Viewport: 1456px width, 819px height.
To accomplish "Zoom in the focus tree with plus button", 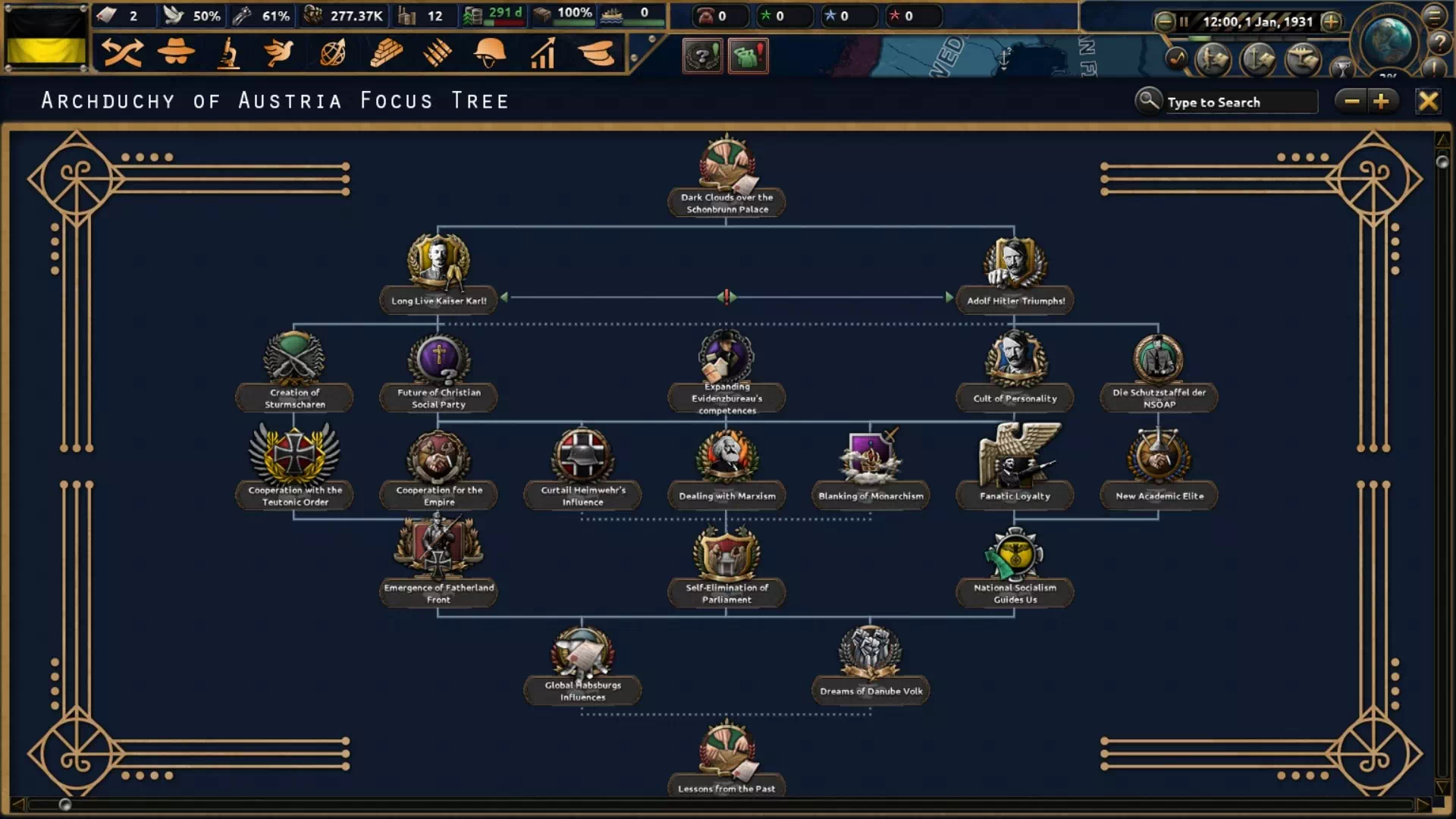I will click(x=1381, y=101).
